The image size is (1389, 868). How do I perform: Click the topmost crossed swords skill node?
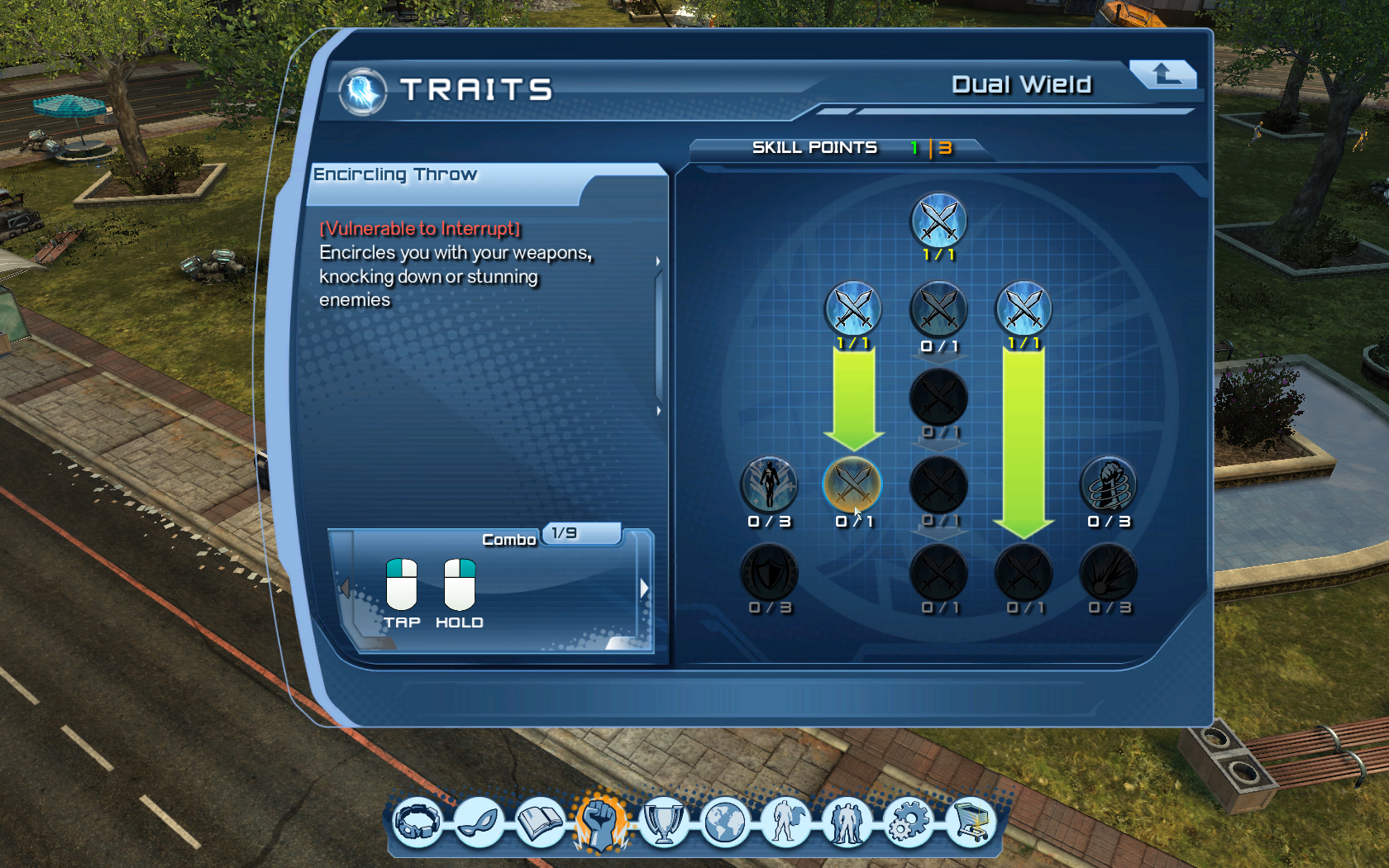[x=938, y=221]
